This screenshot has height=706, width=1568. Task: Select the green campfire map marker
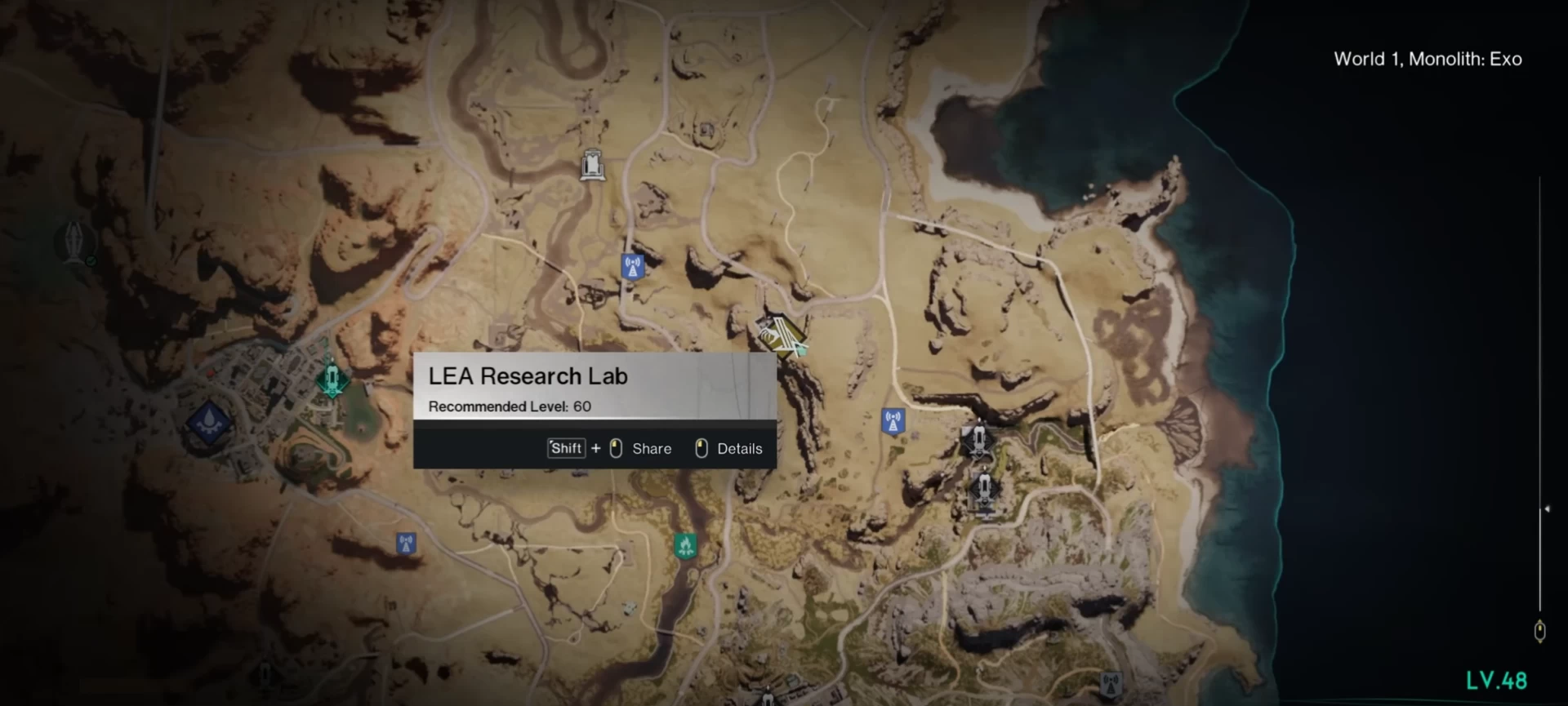click(x=685, y=544)
